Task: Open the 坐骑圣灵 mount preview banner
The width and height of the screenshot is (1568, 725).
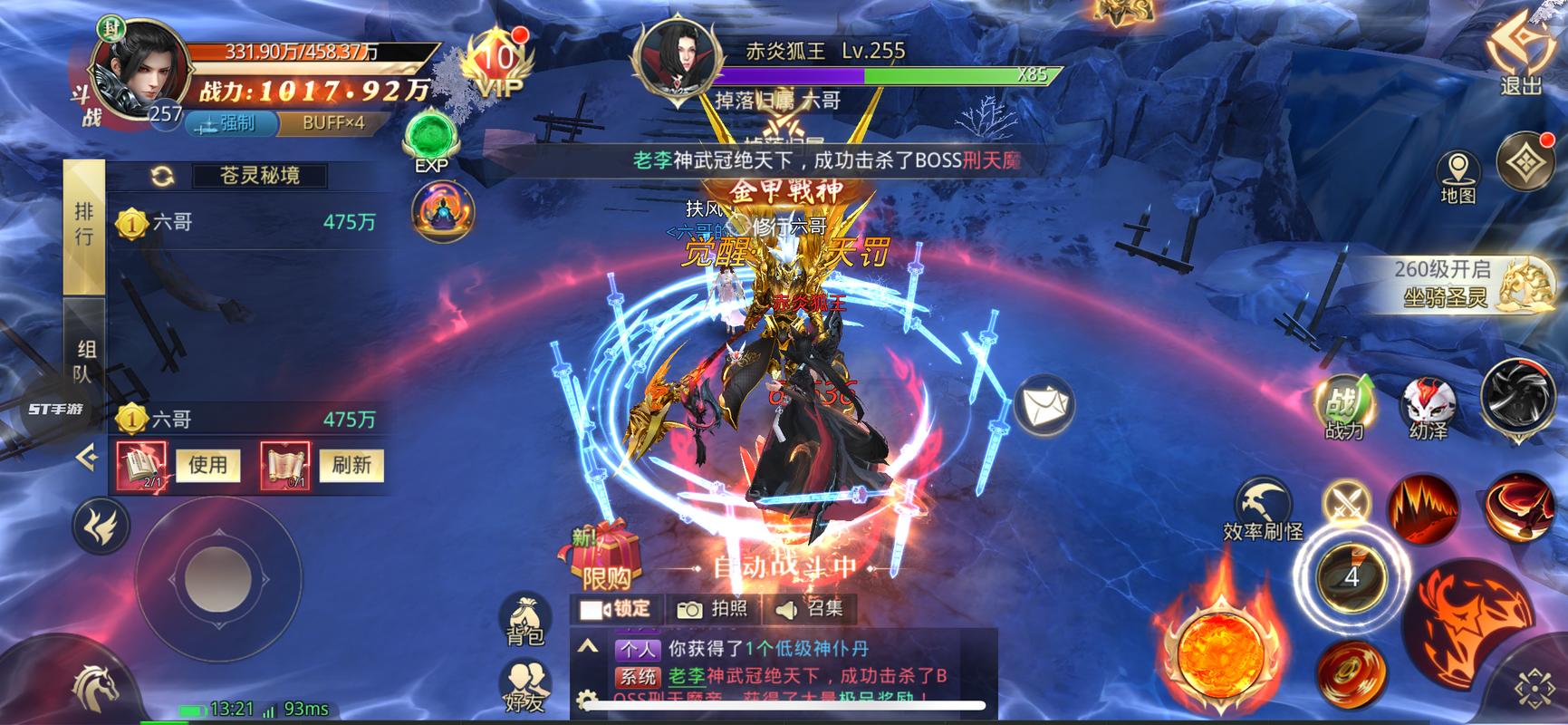Action: 1458,283
